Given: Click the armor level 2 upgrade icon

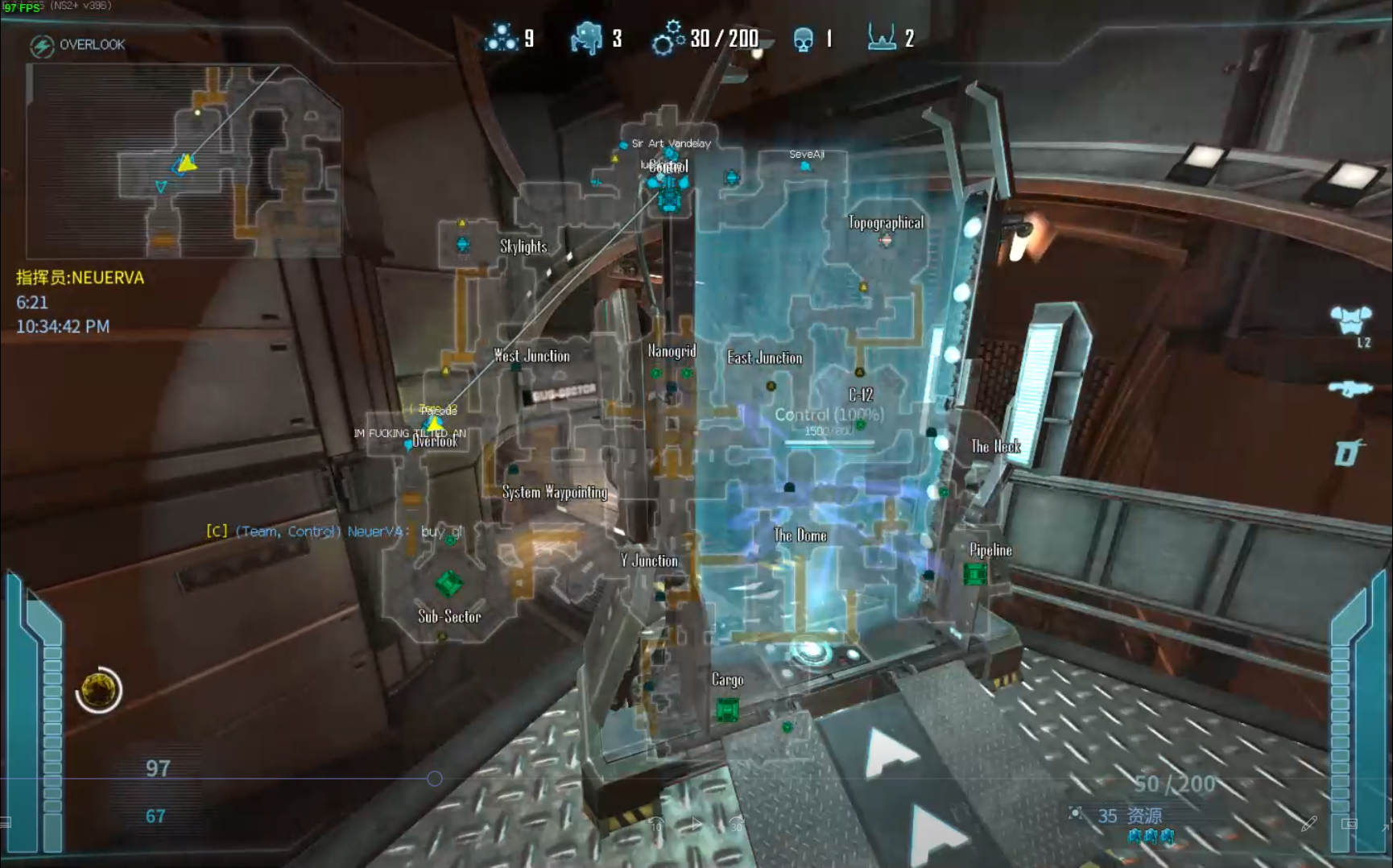Looking at the screenshot, I should coord(1350,320).
